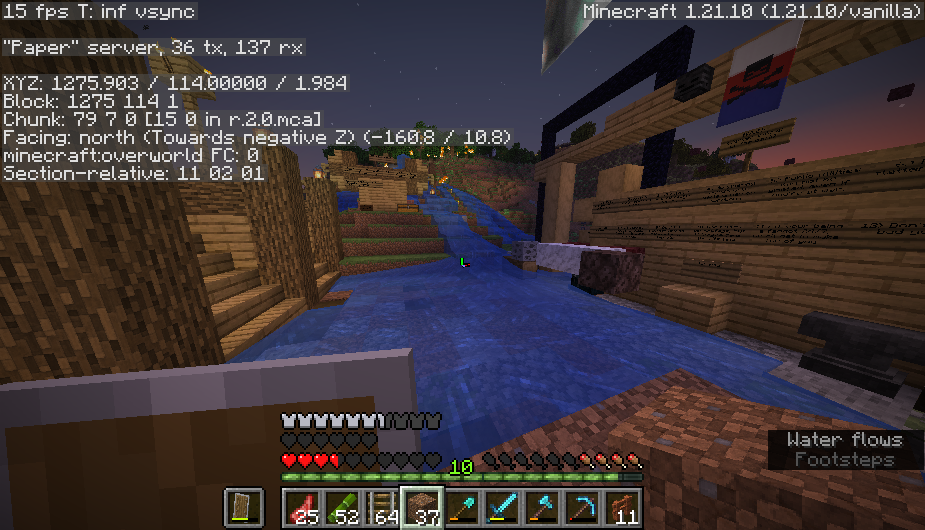This screenshot has height=530, width=925.
Task: Equip the diamond shovel
Action: click(x=461, y=508)
